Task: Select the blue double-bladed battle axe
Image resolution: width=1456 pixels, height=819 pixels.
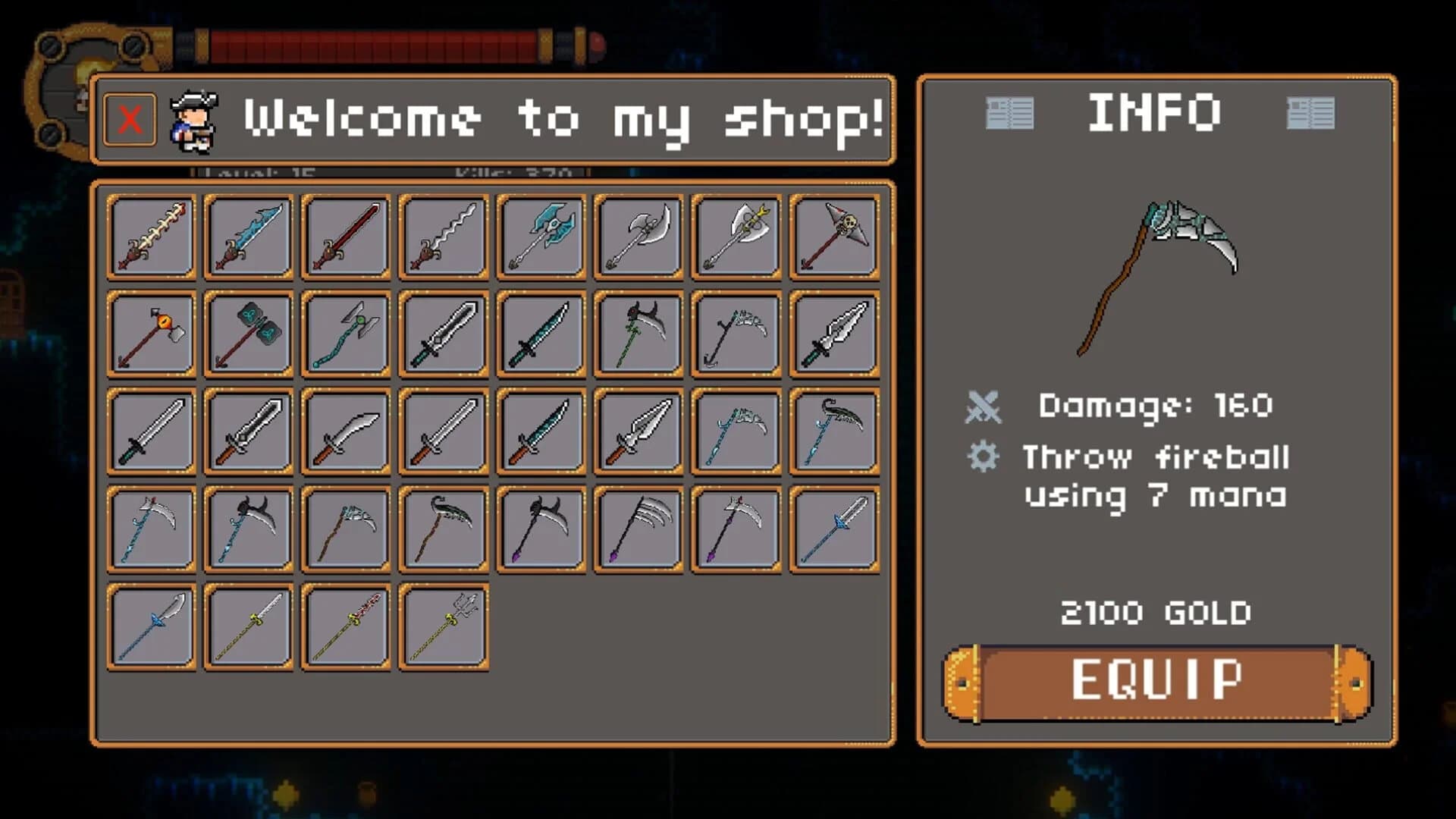Action: pyautogui.click(x=540, y=235)
